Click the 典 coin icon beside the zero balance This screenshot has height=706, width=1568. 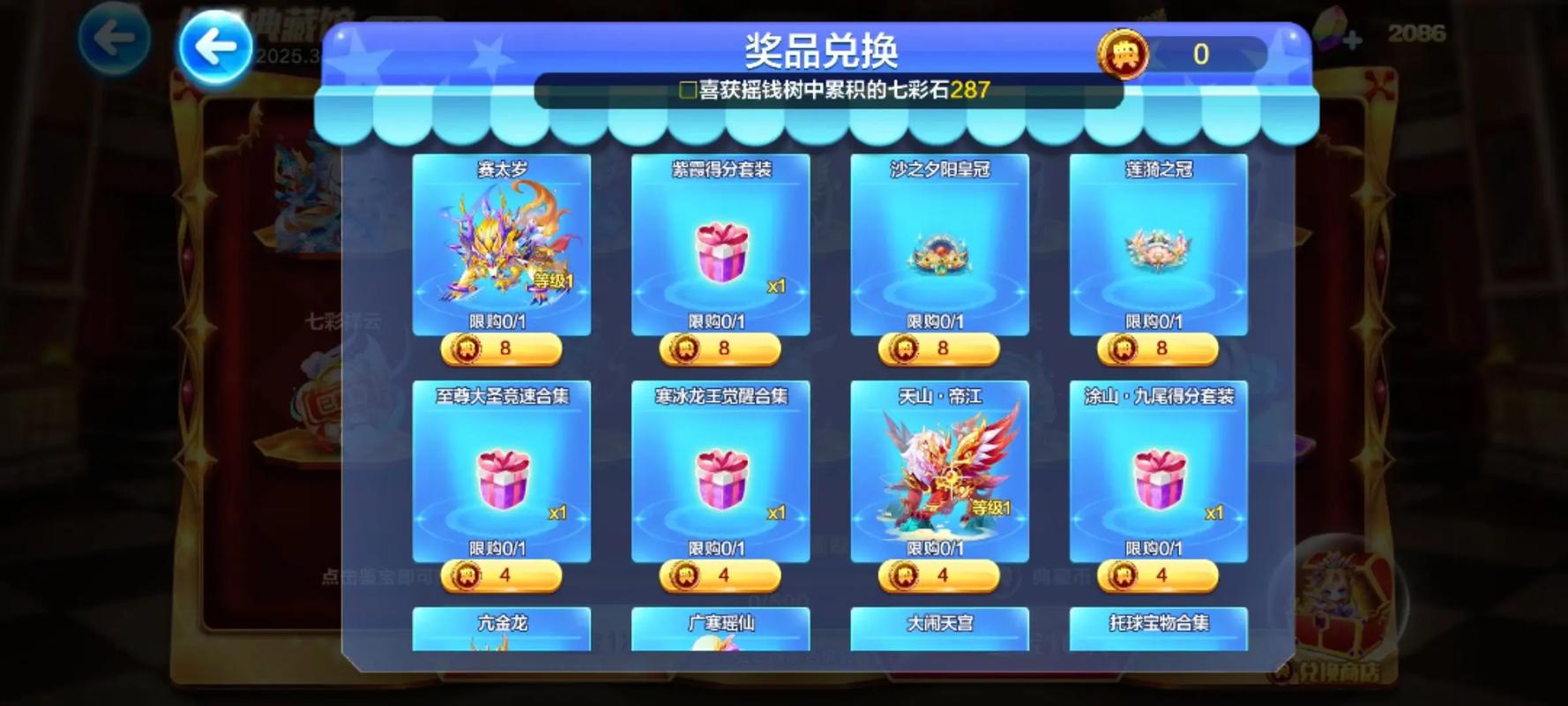[1122, 56]
